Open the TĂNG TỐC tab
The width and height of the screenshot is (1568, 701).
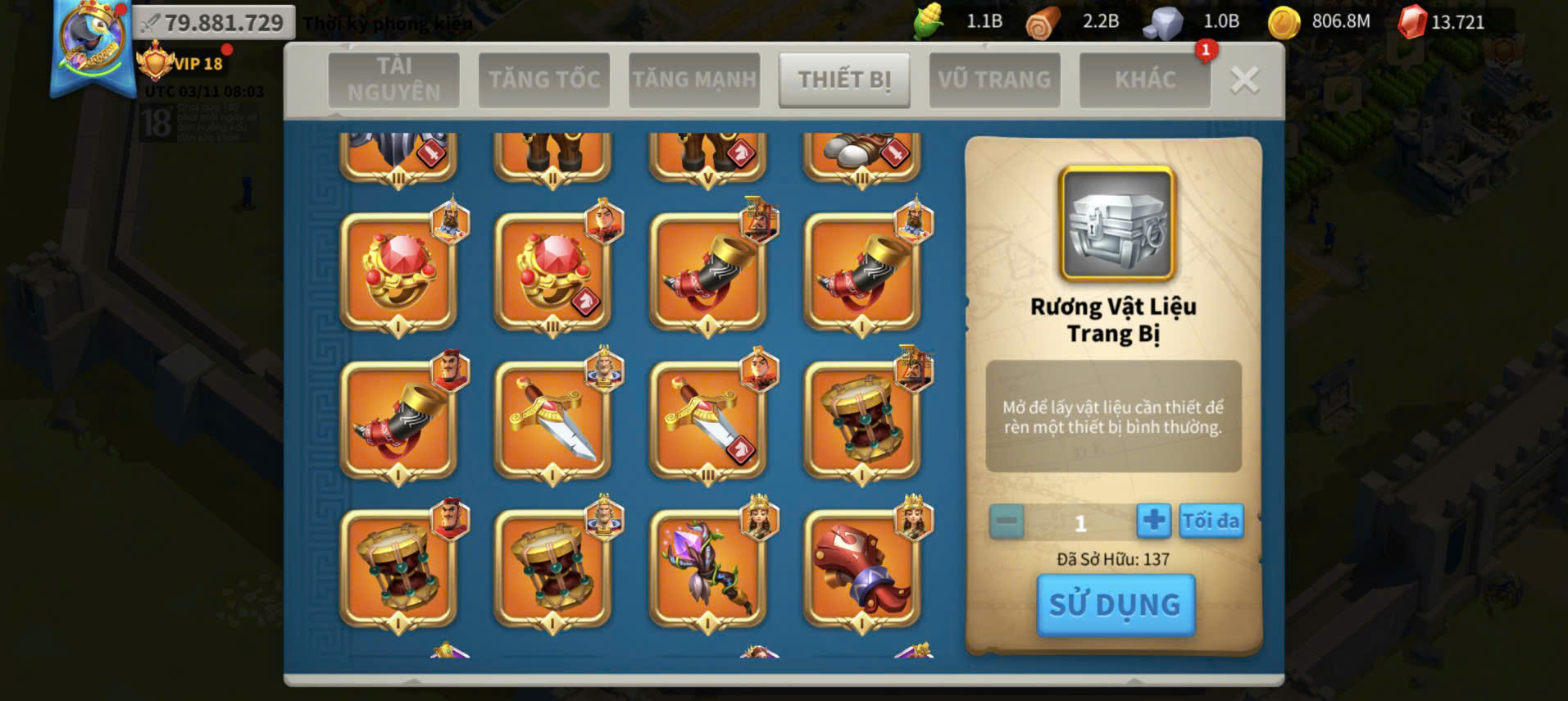tap(544, 80)
